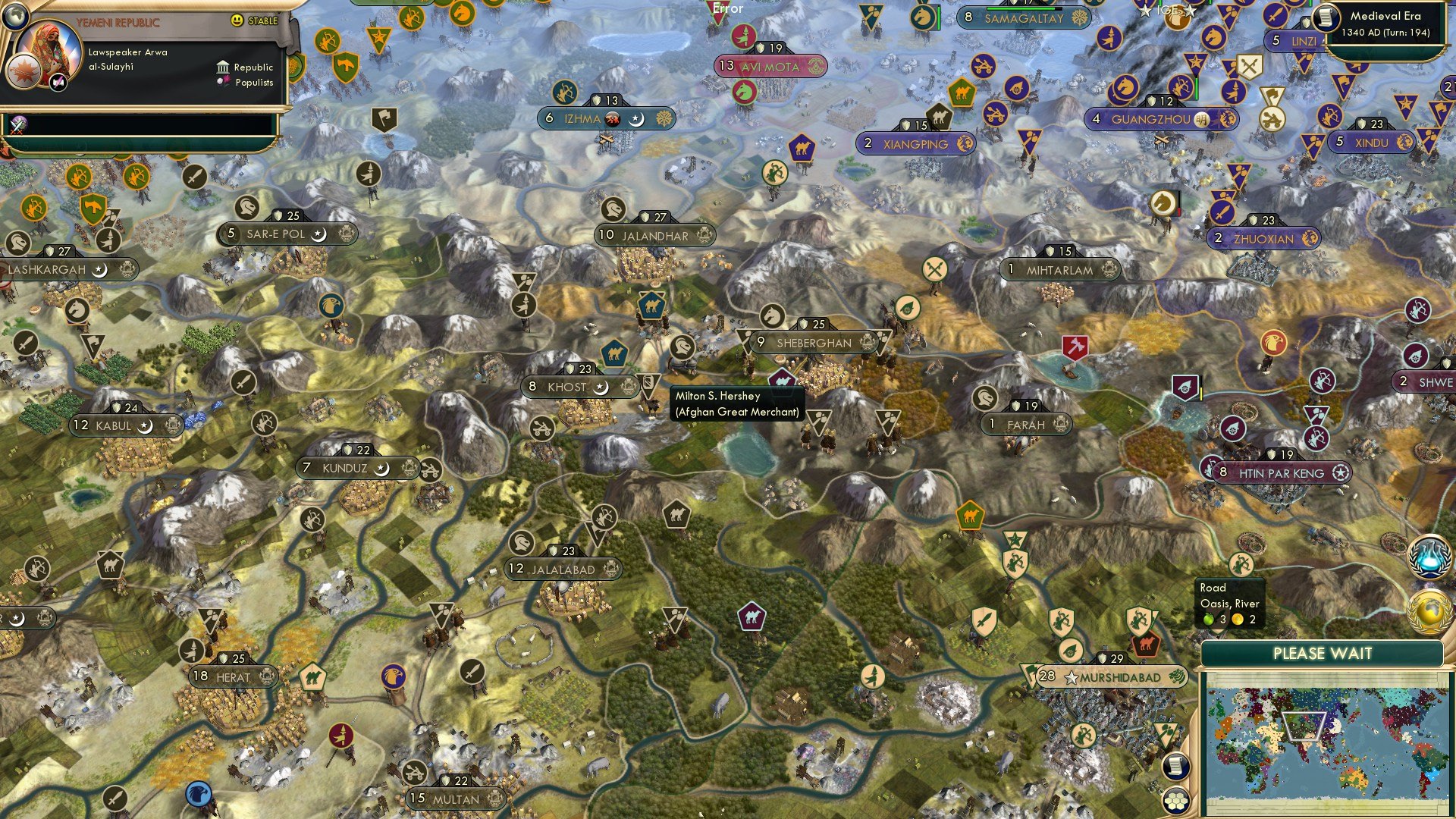Open the Murshidabad city banner
This screenshot has width=1456, height=819.
pos(1119,677)
